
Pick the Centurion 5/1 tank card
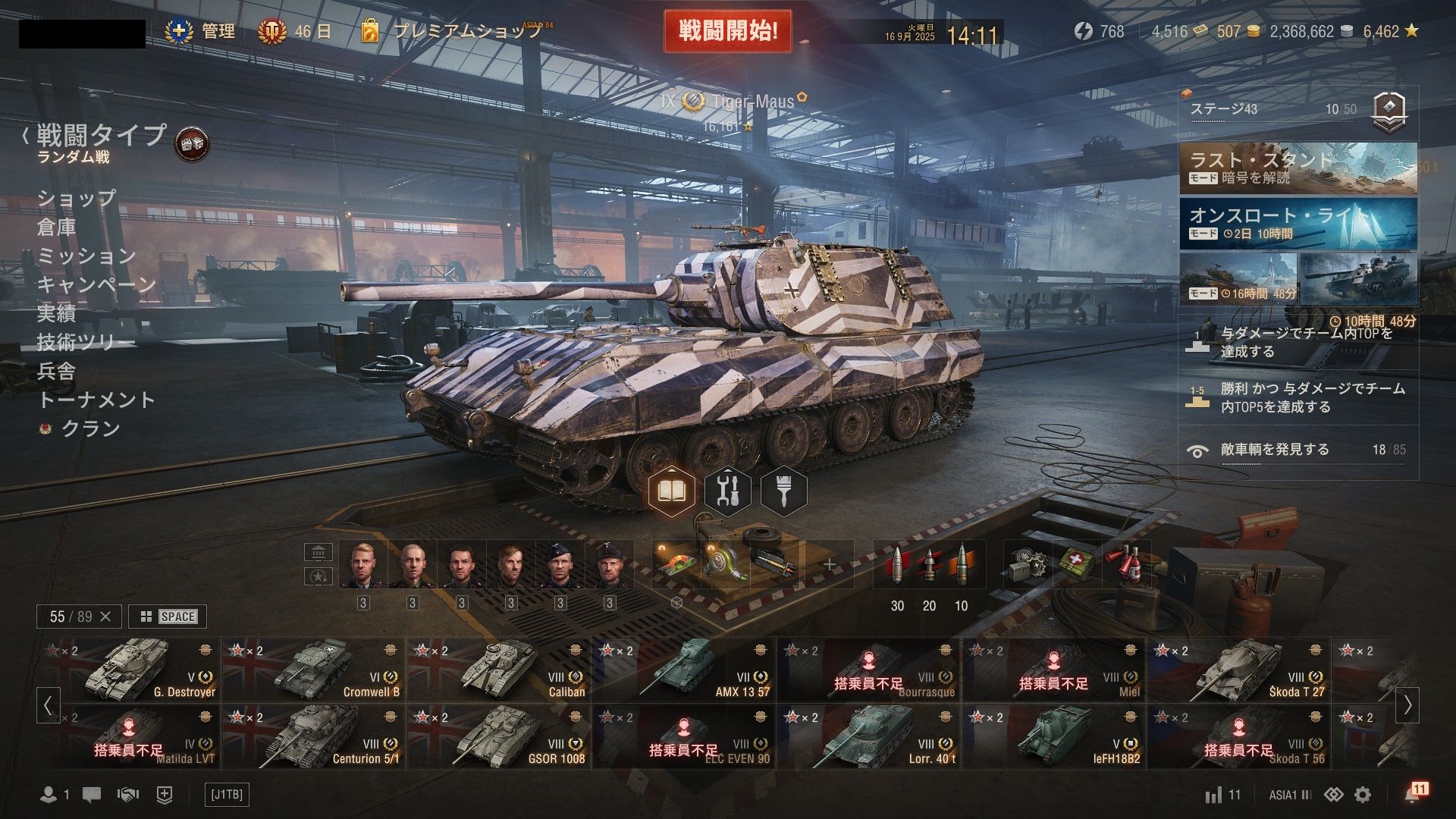(313, 736)
